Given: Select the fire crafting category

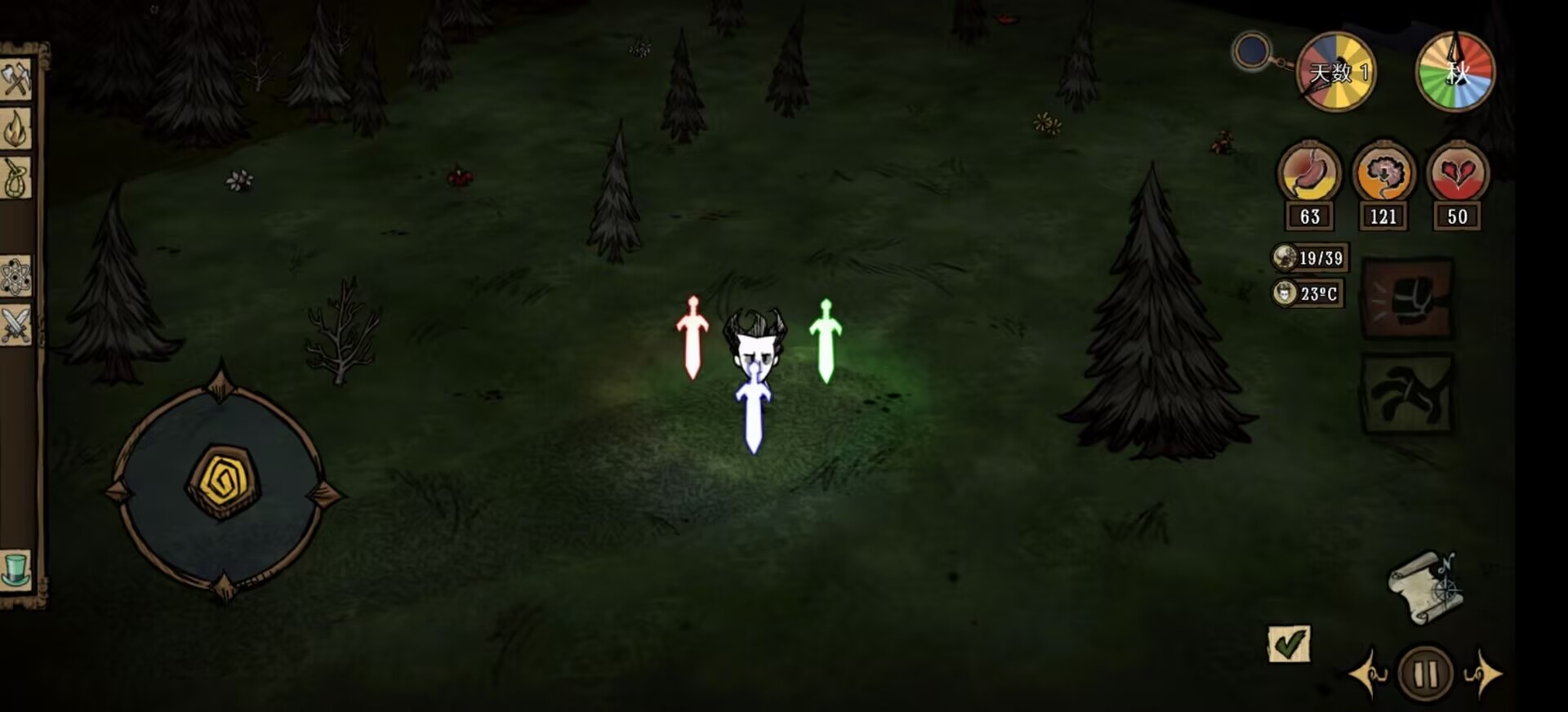Looking at the screenshot, I should 15,127.
